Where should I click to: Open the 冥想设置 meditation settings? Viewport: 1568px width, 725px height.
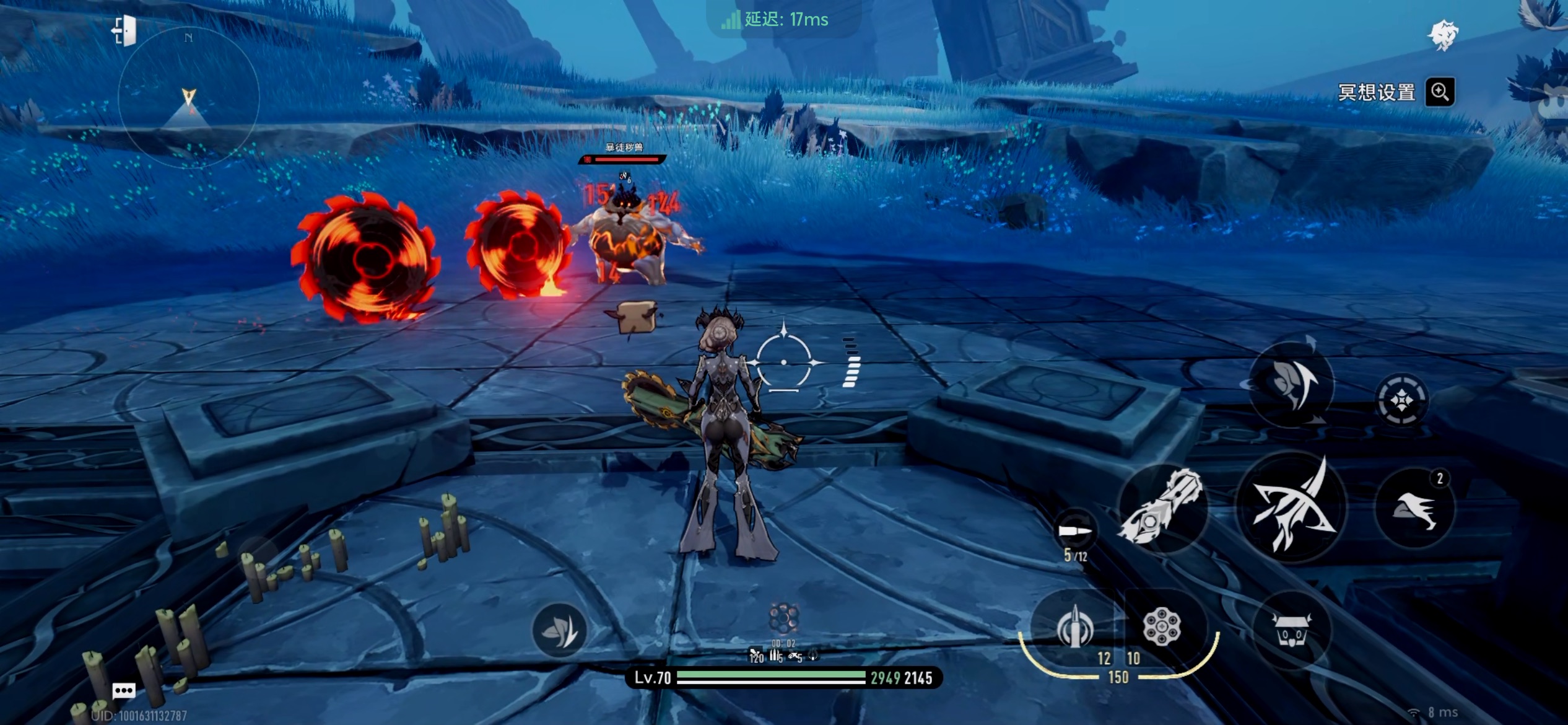pyautogui.click(x=1376, y=93)
